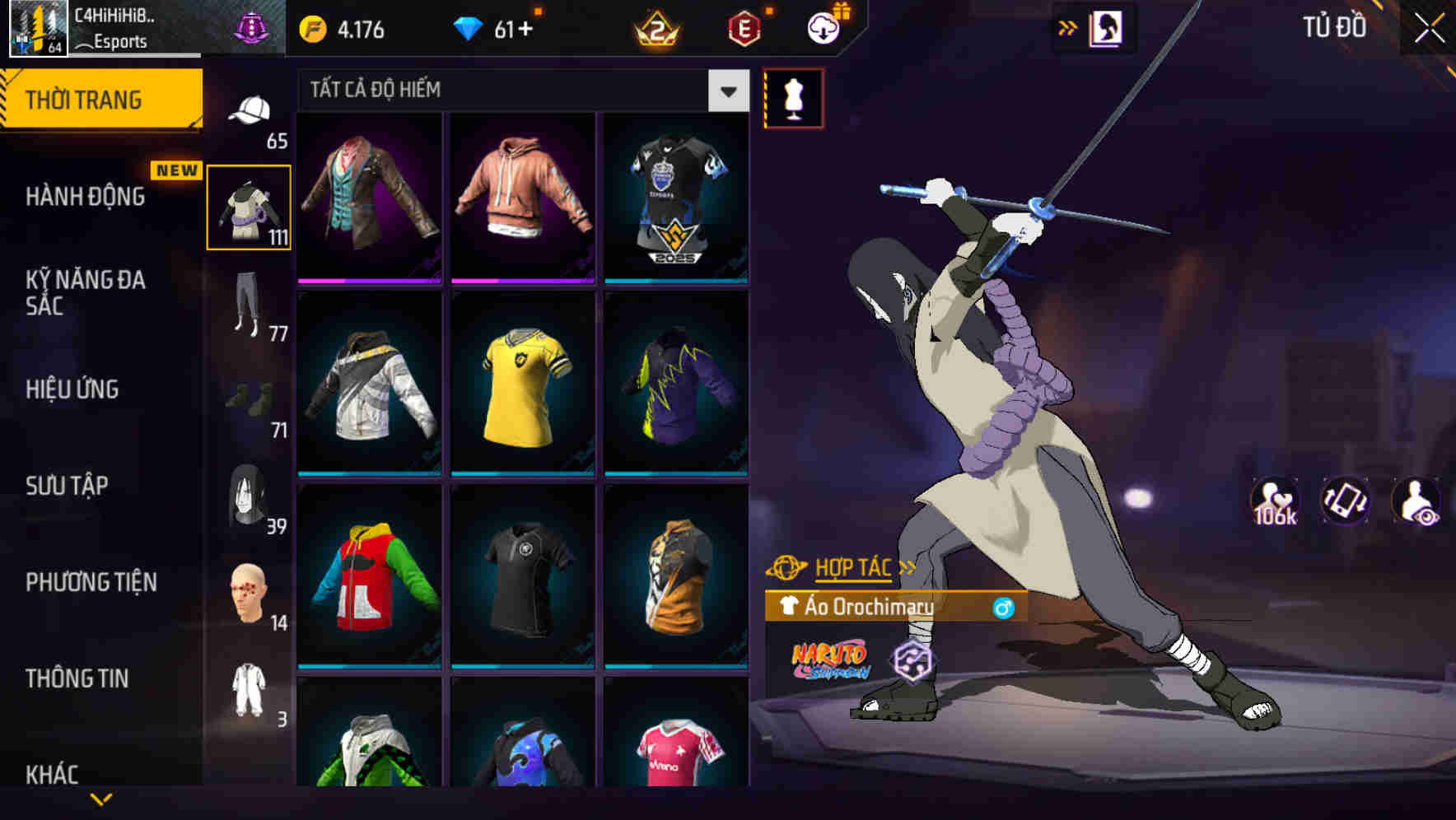Select the yellow jersey thumbnail

pos(522,385)
